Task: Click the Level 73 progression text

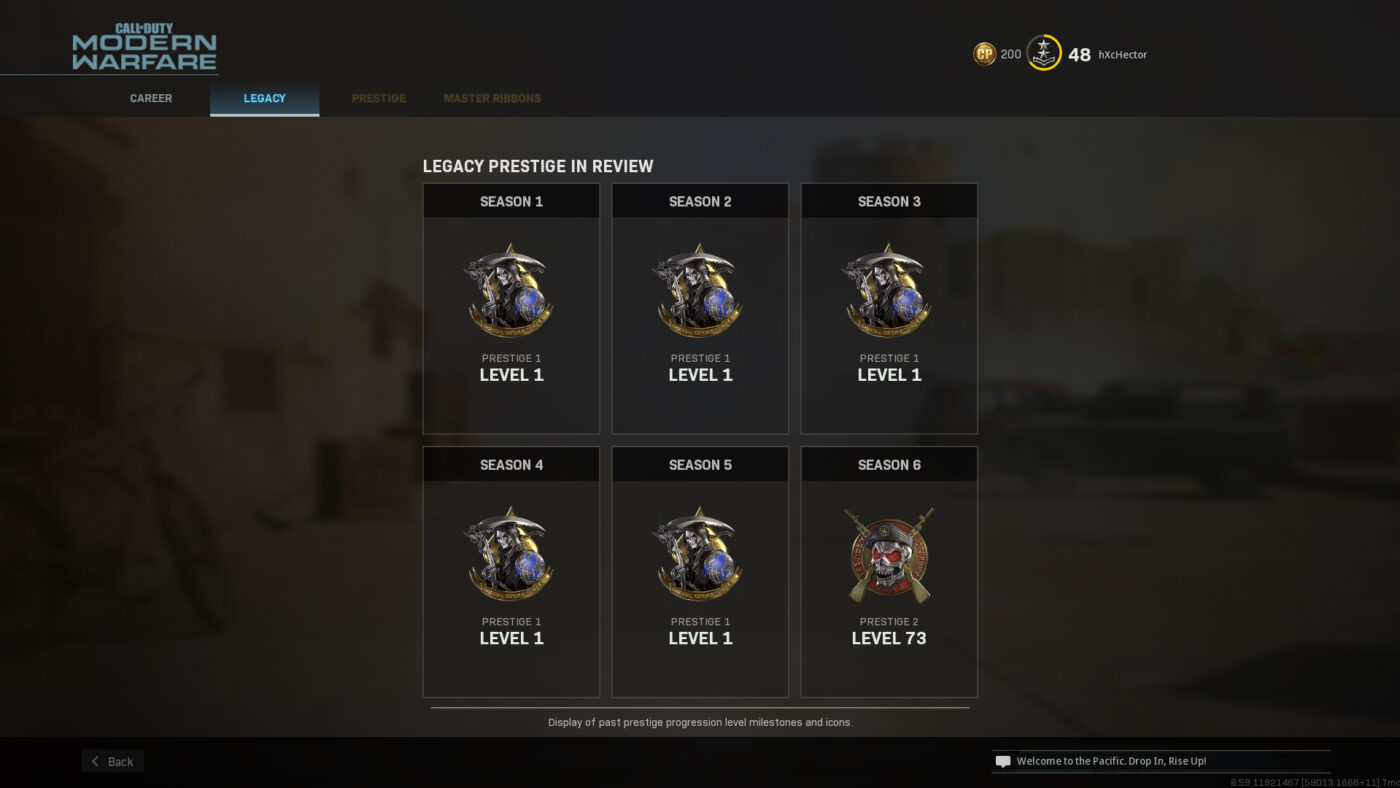Action: tap(889, 637)
